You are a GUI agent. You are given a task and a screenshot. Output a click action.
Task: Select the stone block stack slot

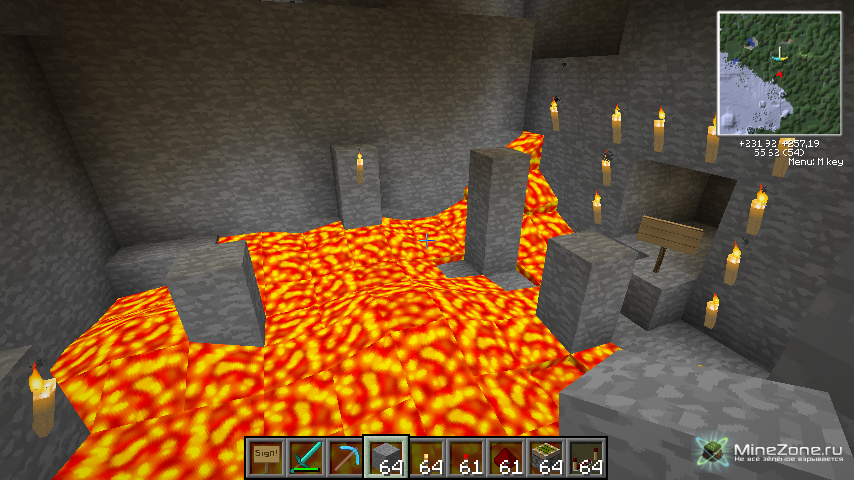386,458
